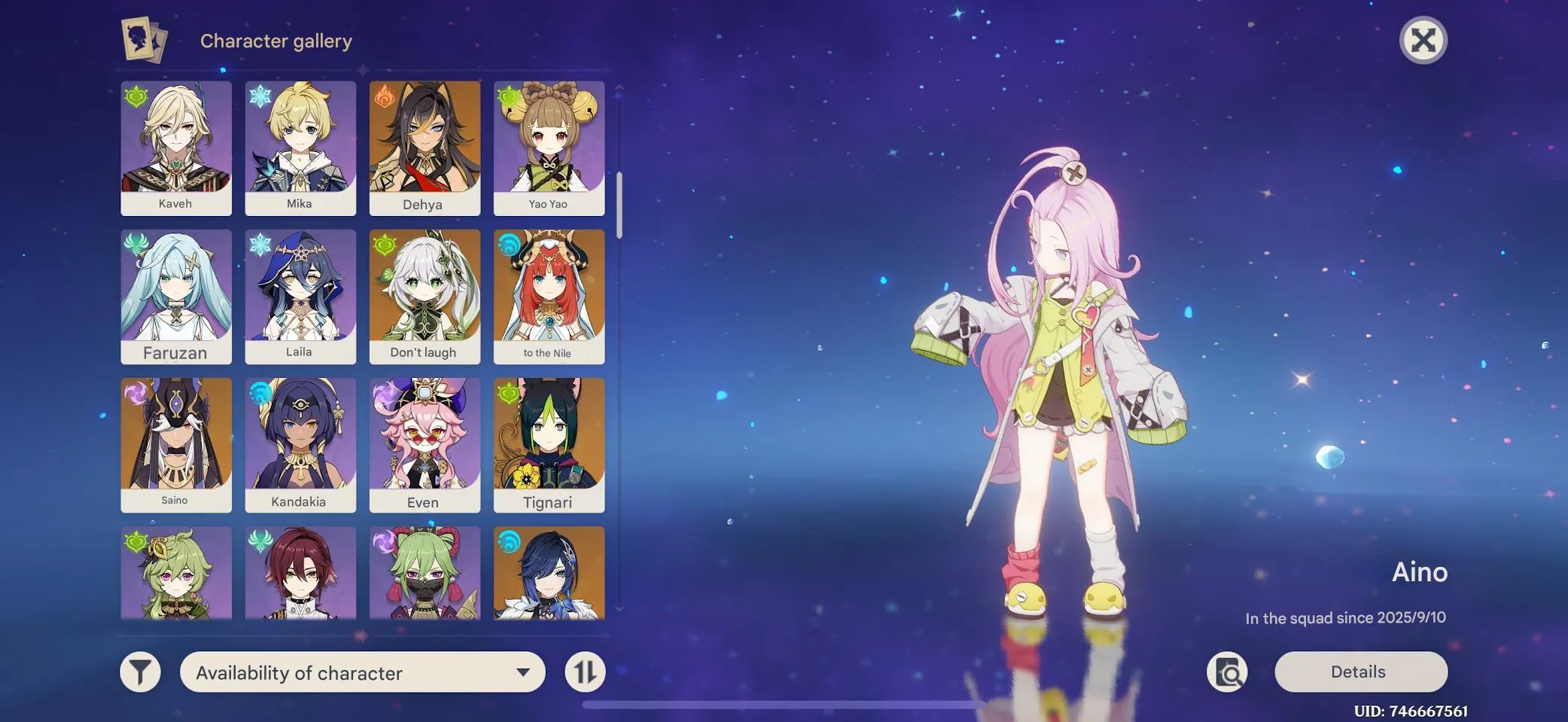Screen dimensions: 1568x722
Task: Click the Hydro icon on the 'to the Nile' portrait
Action: (508, 245)
